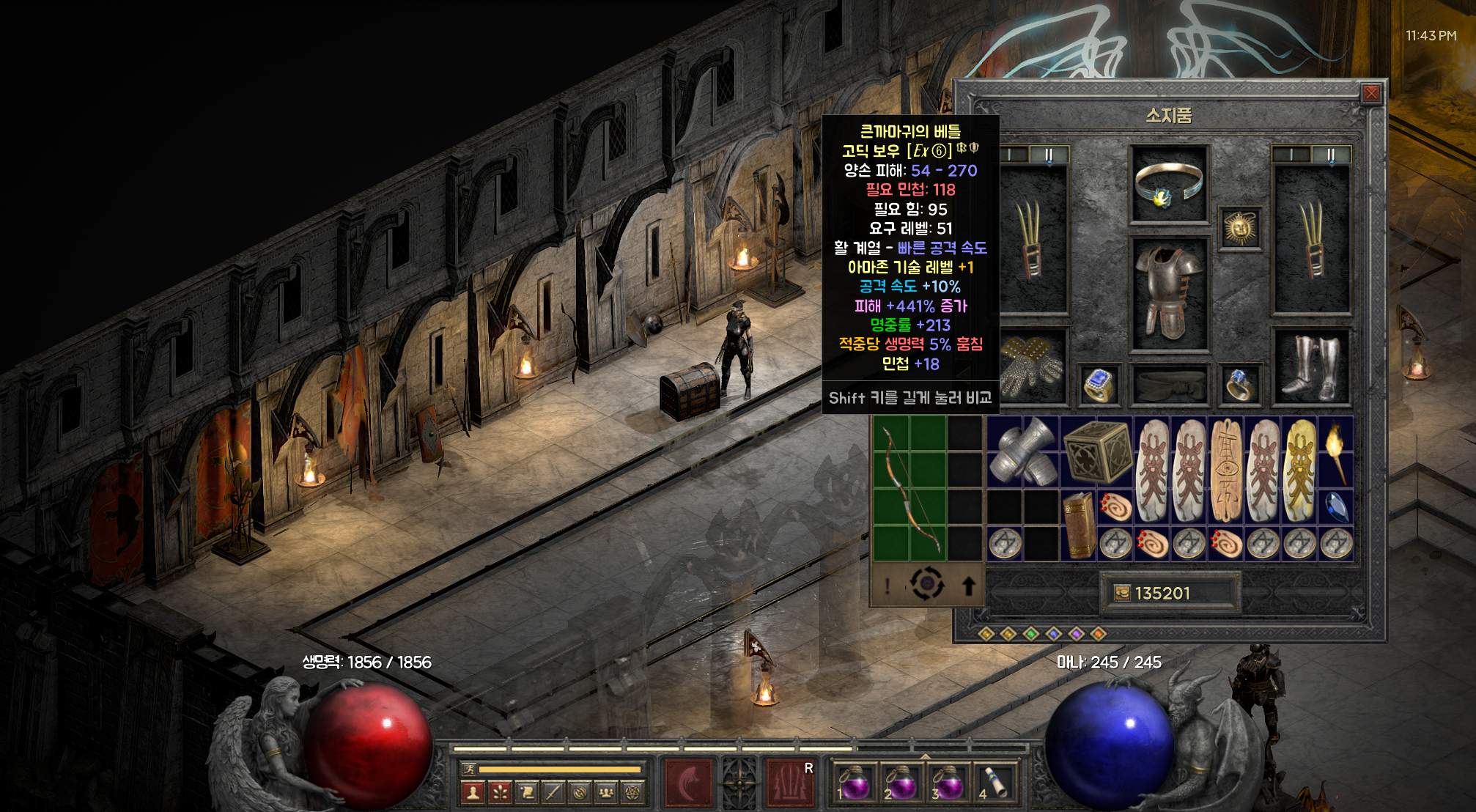Screen dimensions: 1476x812
Task: Click the sun amulet equipment slot
Action: pyautogui.click(x=1240, y=229)
